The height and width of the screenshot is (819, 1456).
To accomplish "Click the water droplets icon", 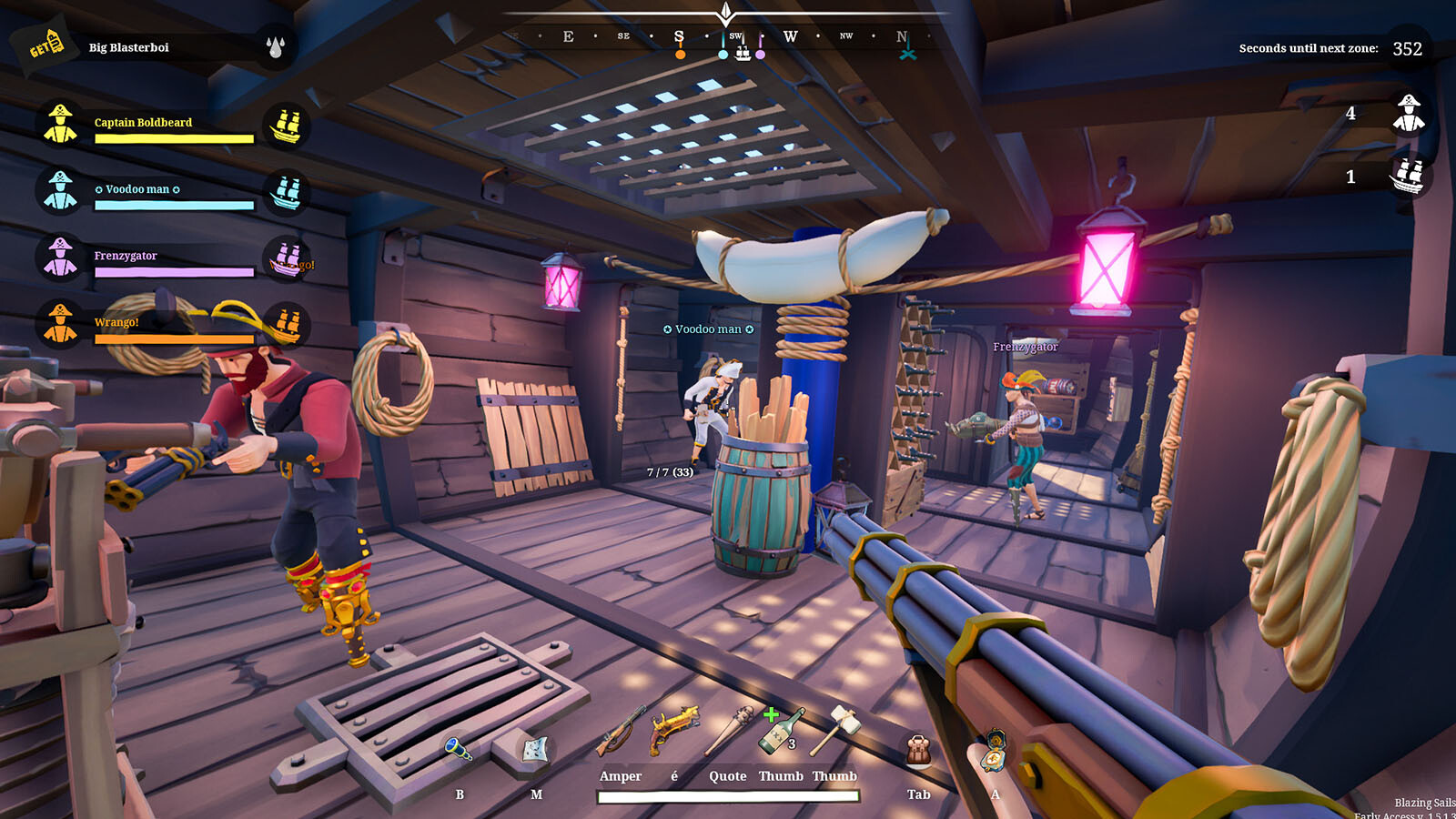I will coord(276,46).
